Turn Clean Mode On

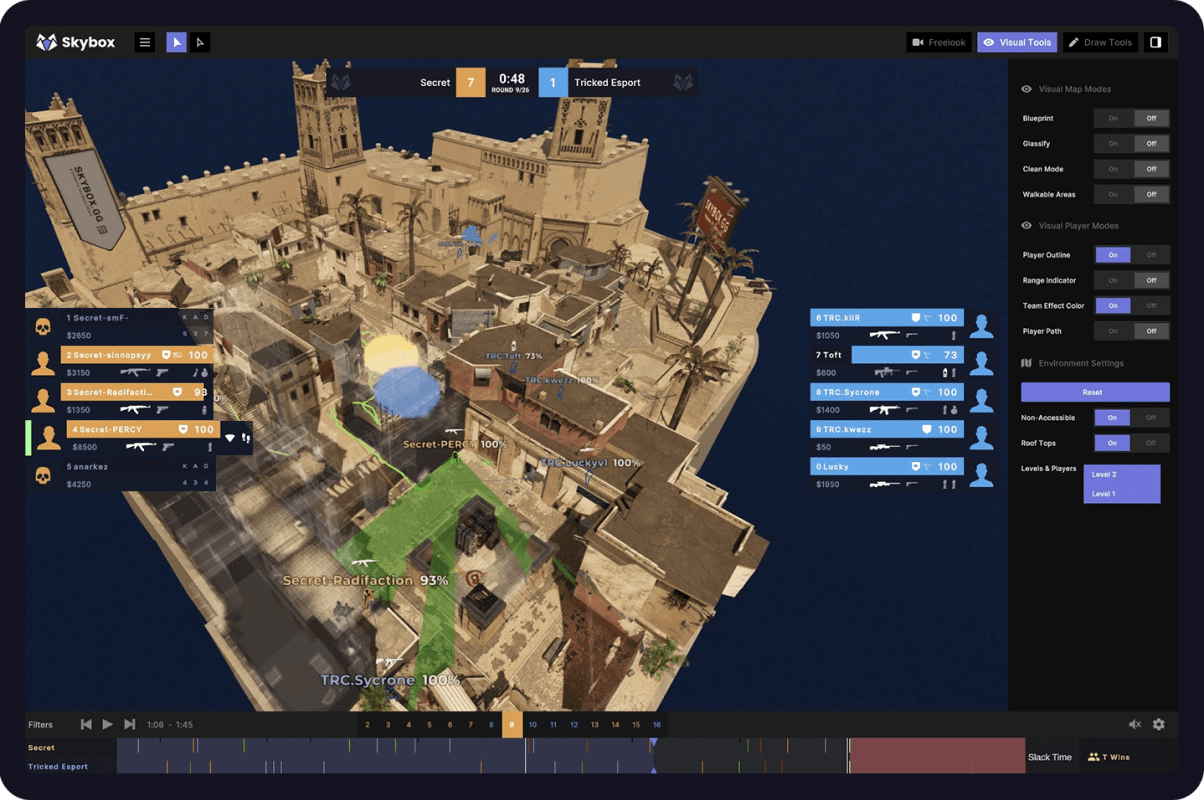(1113, 169)
